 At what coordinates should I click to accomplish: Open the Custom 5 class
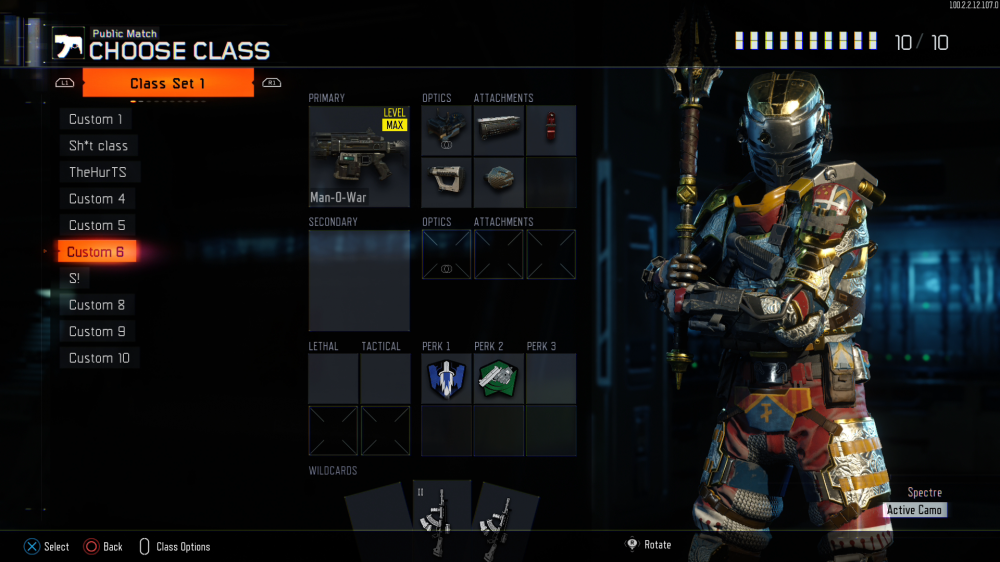tap(97, 225)
